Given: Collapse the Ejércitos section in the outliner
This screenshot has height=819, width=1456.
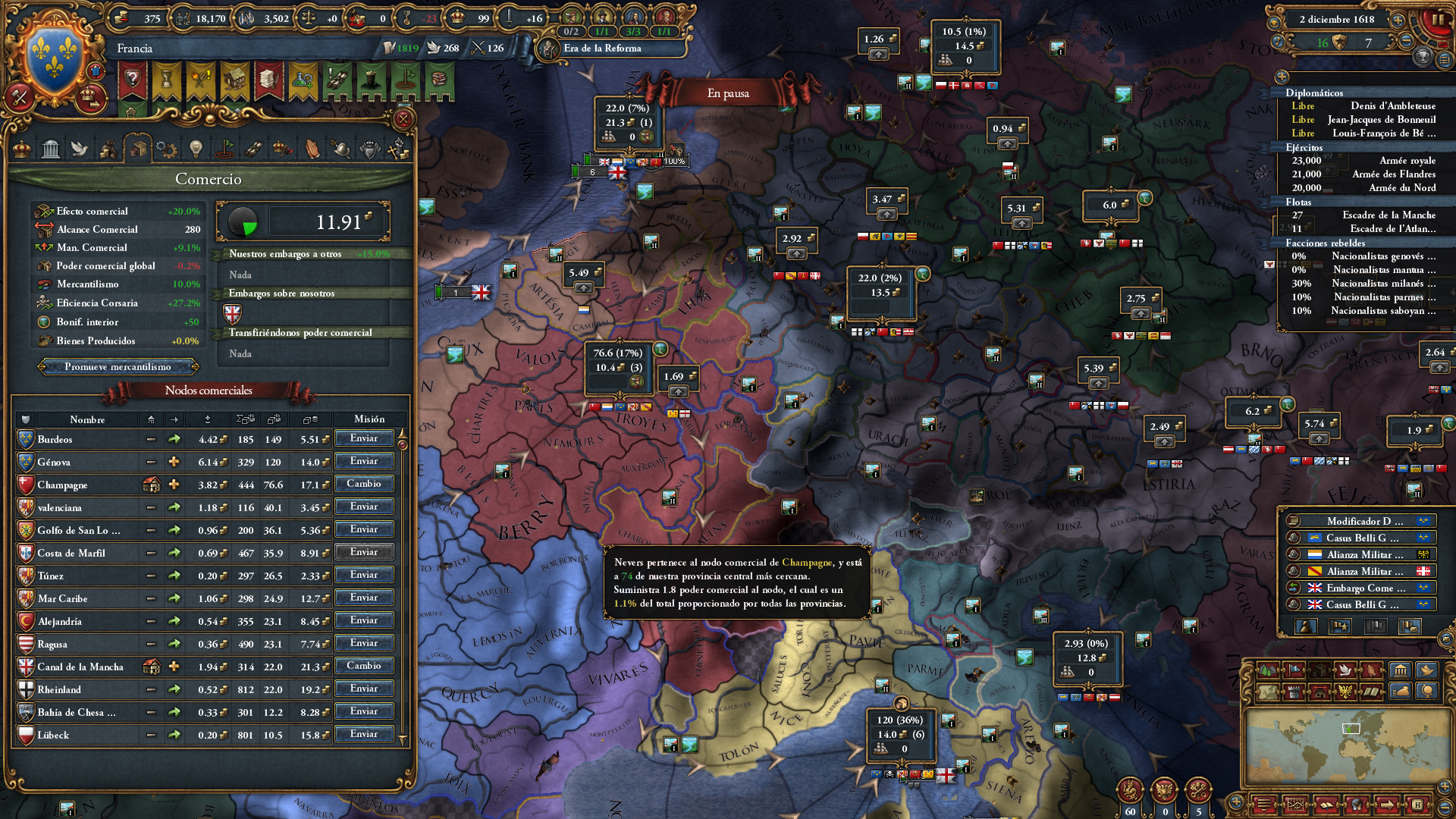Looking at the screenshot, I should click(x=1303, y=148).
